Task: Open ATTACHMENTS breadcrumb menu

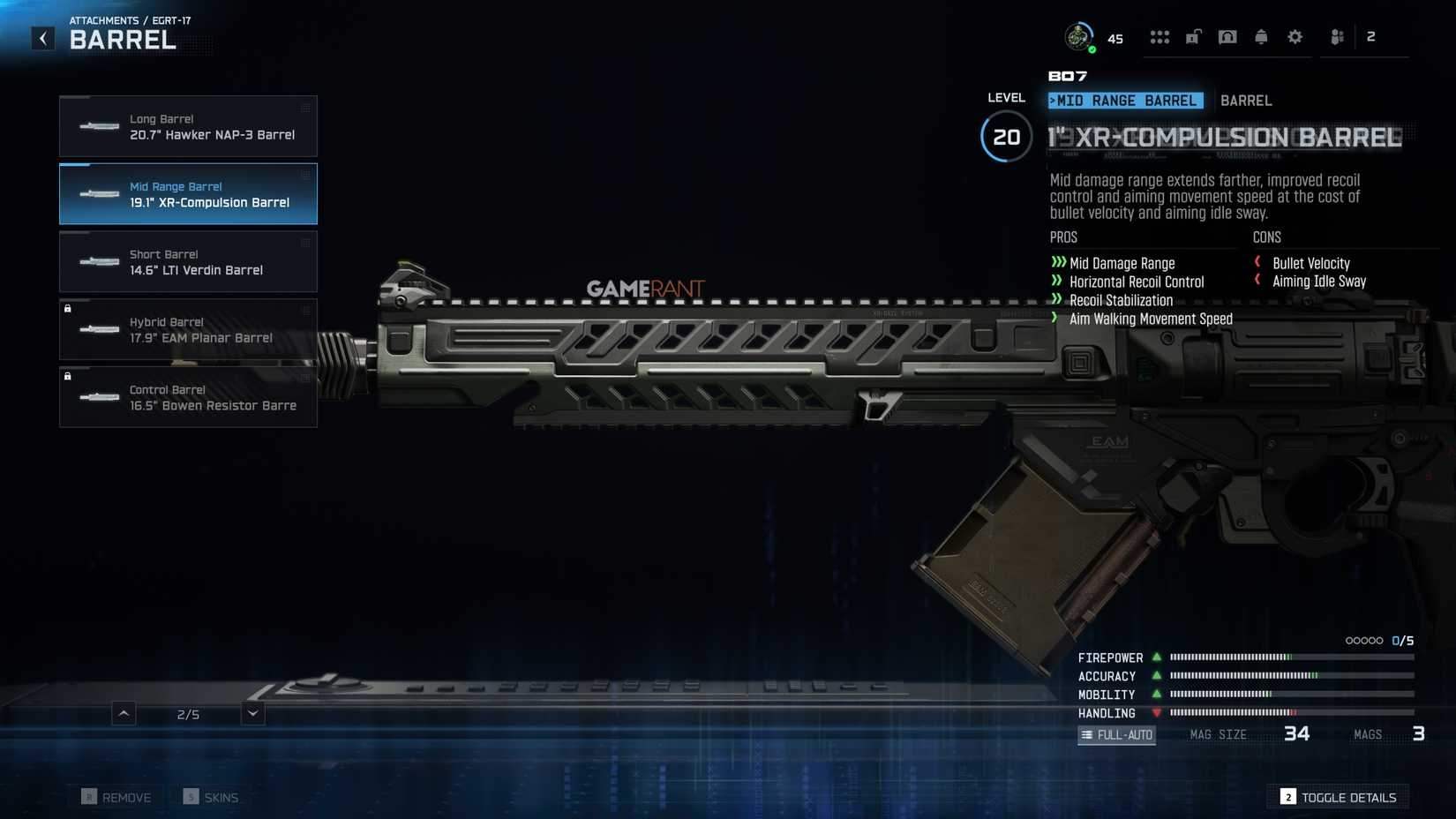Action: tap(105, 20)
